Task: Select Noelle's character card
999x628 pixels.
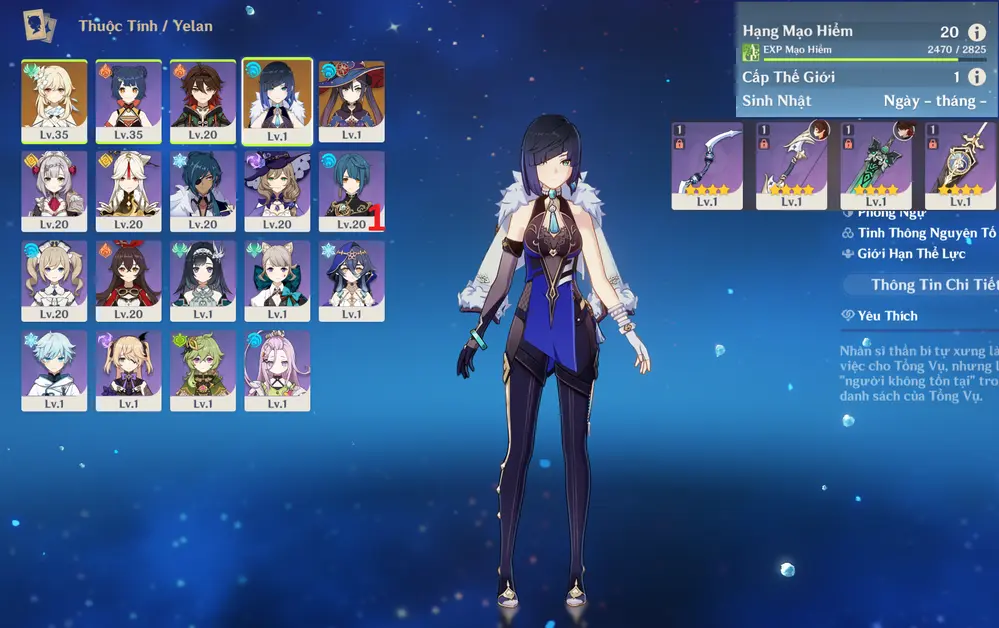Action: [x=54, y=189]
